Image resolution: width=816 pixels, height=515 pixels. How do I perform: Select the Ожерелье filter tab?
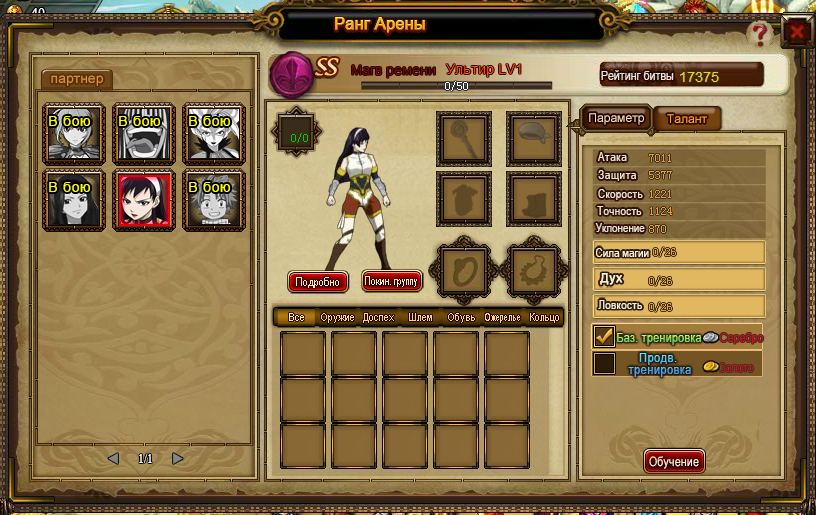[x=503, y=317]
